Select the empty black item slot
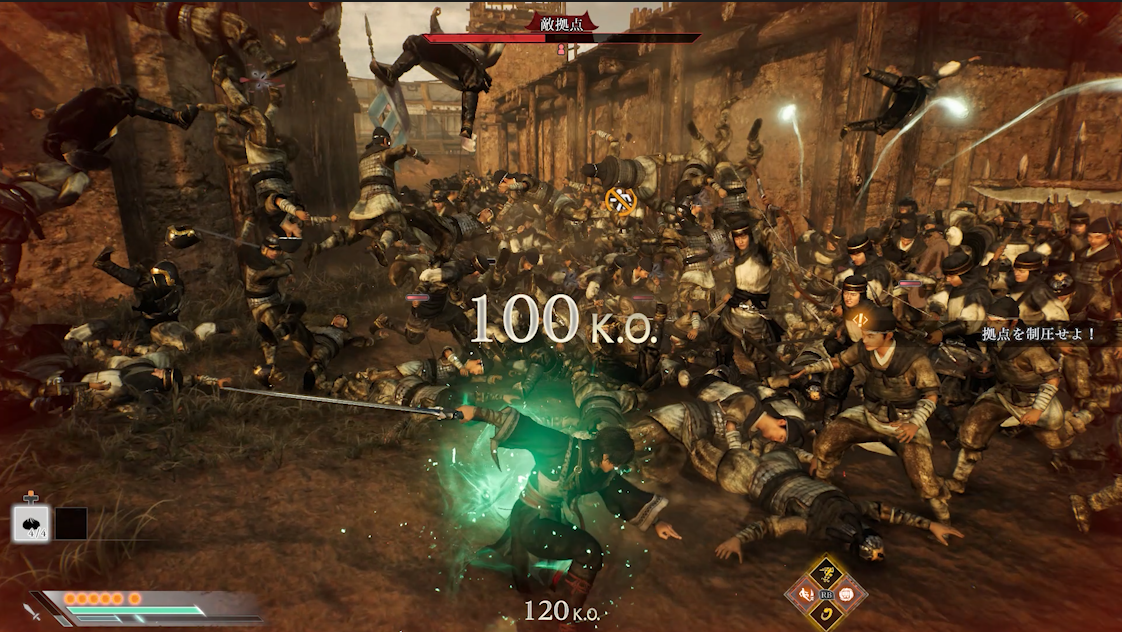Viewport: 1122px width, 632px height. [71, 523]
